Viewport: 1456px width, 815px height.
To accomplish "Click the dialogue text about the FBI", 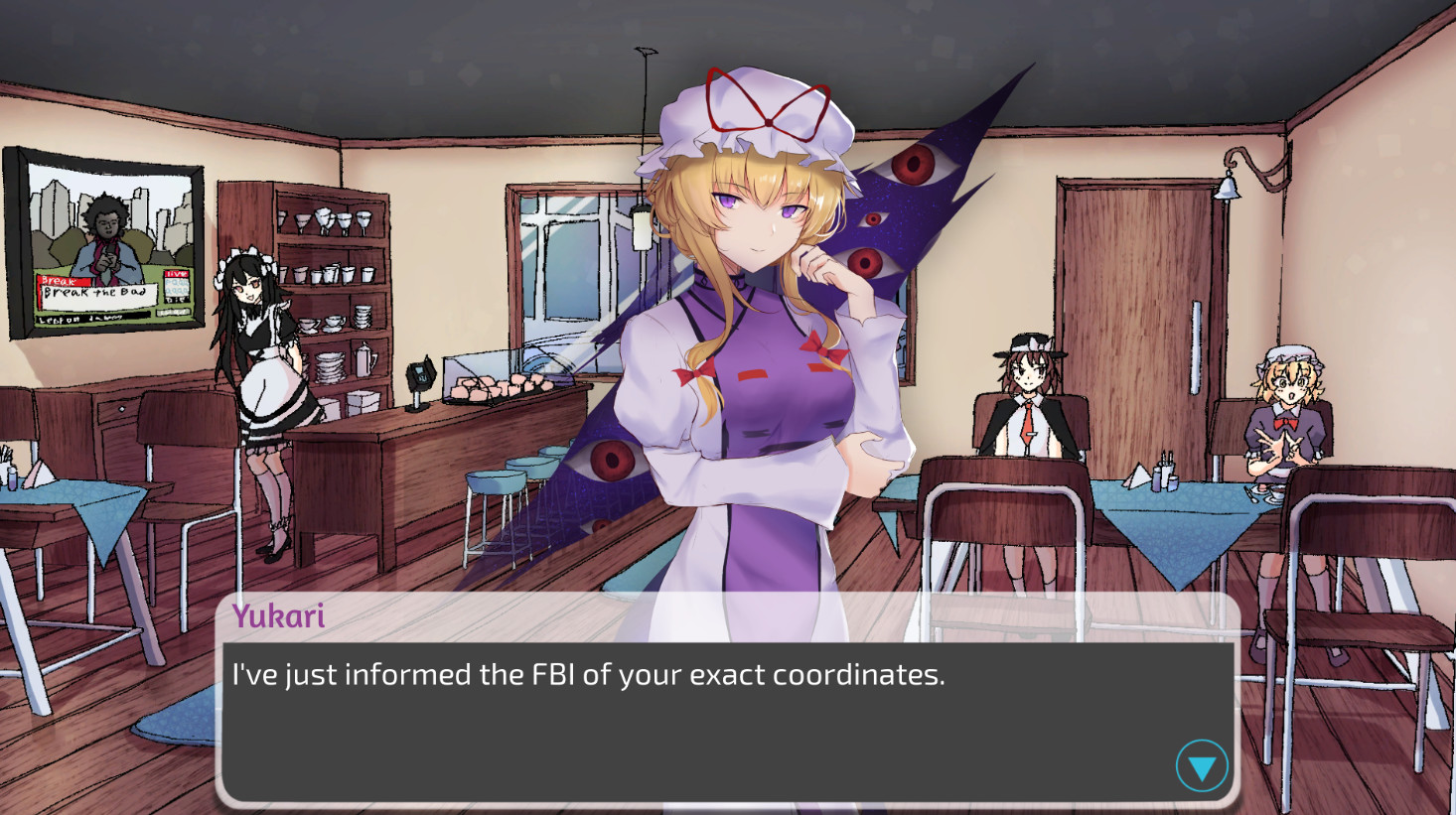I will pos(586,675).
